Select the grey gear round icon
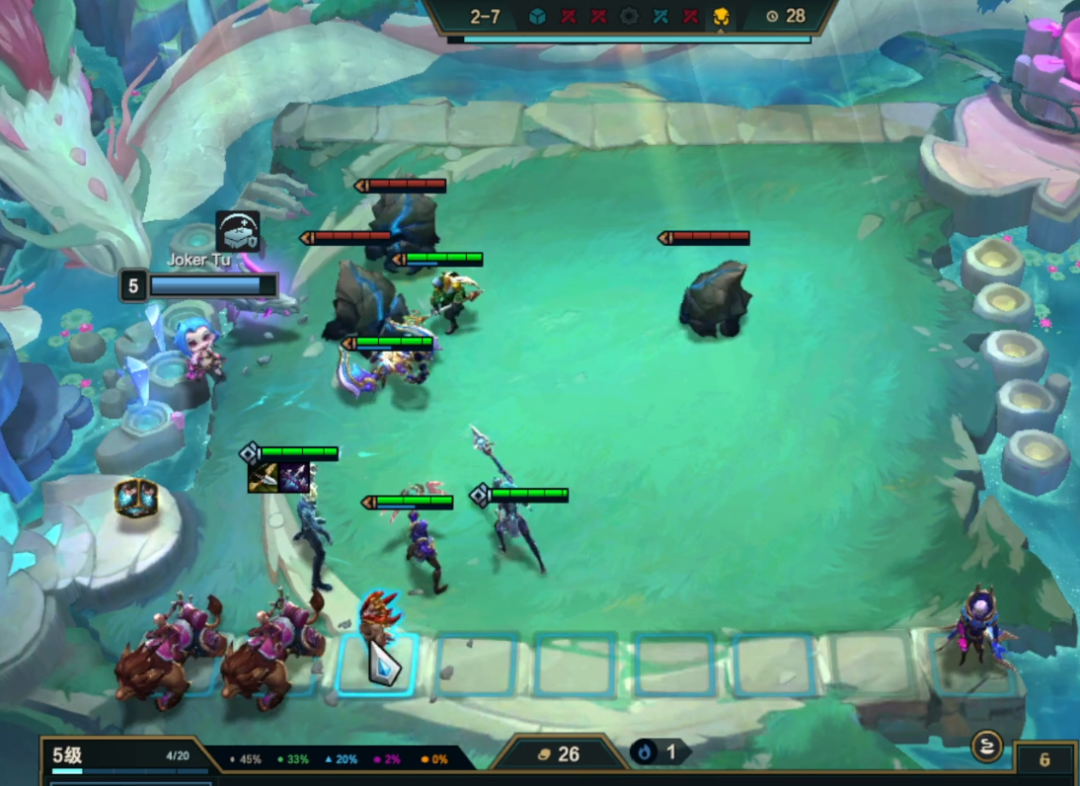 pos(629,16)
